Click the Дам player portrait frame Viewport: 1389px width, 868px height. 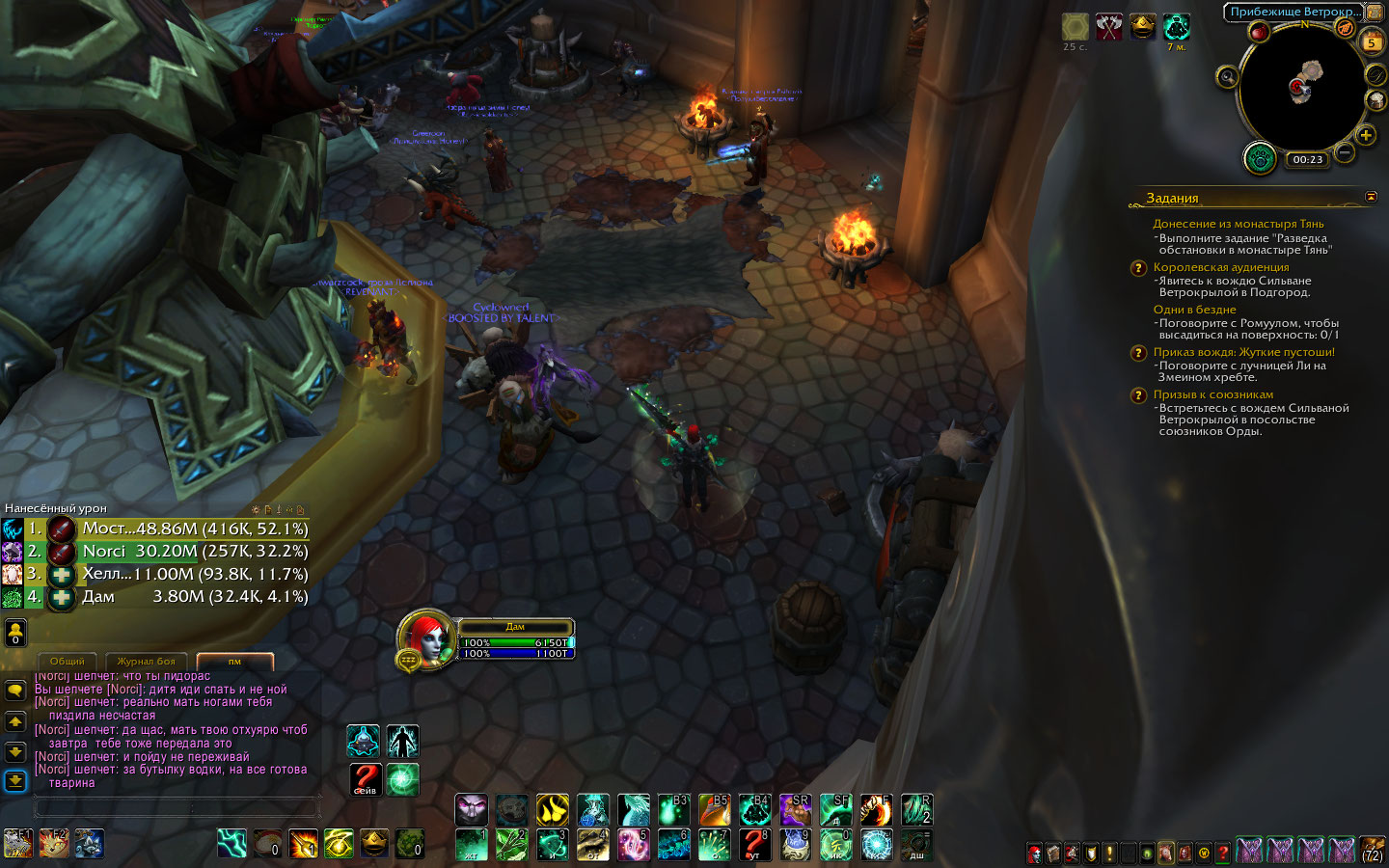click(425, 637)
